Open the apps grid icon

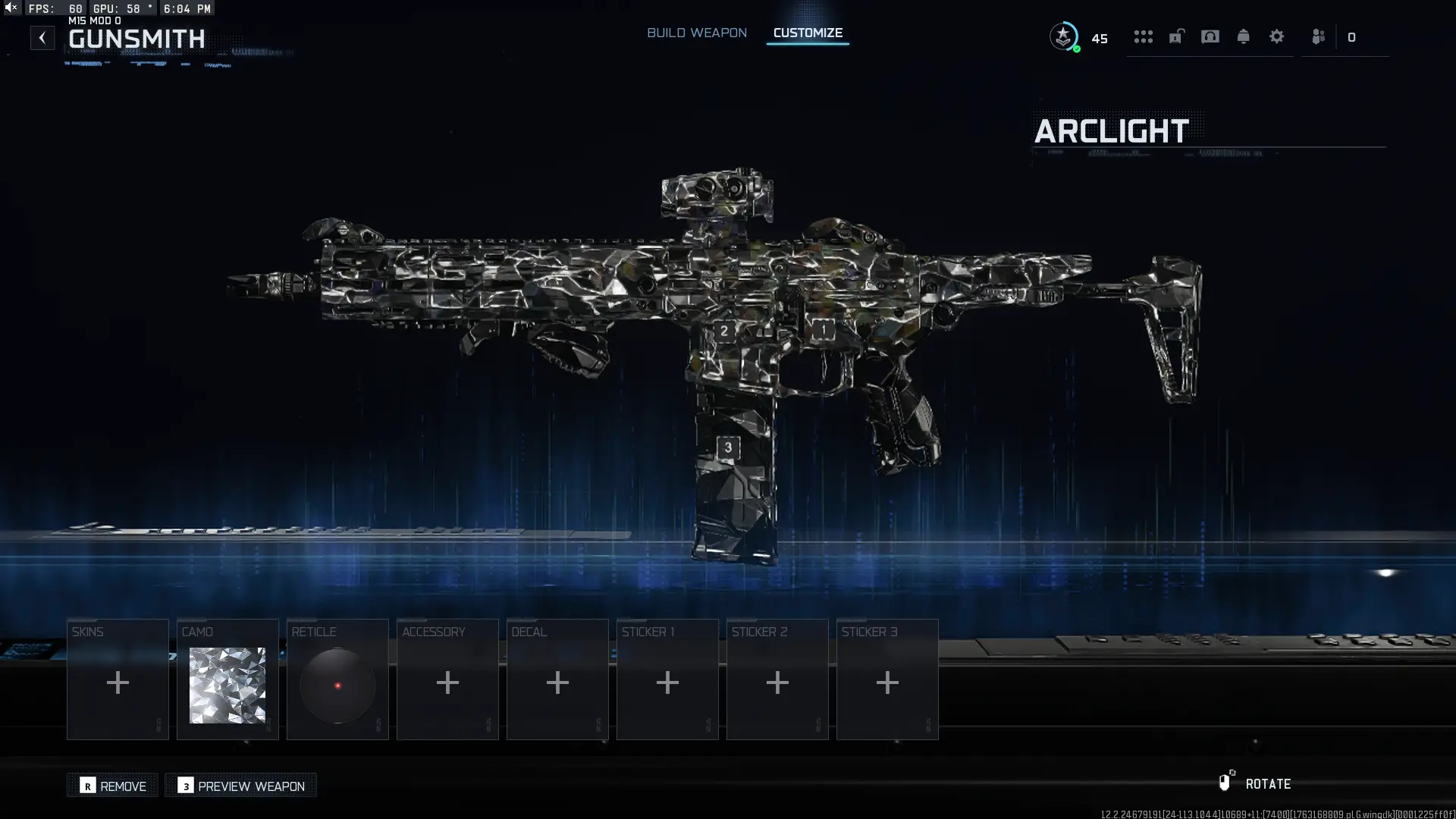[x=1144, y=36]
